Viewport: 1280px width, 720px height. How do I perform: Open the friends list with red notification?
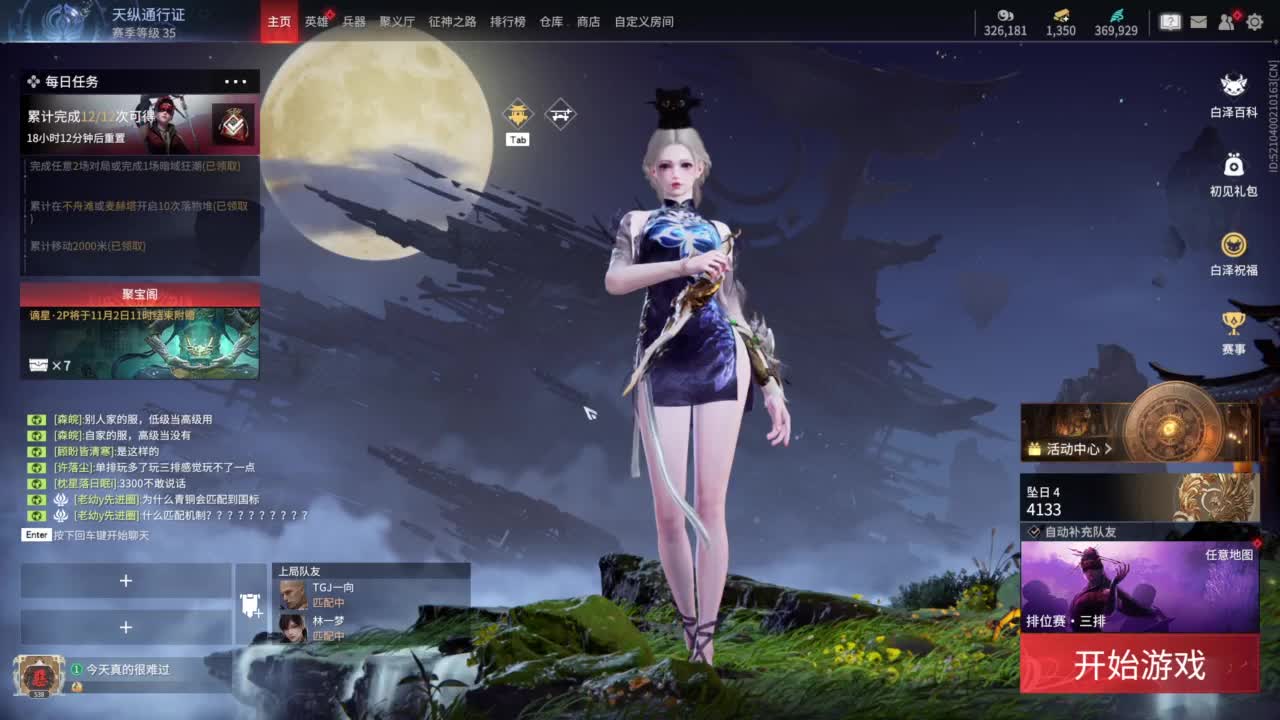(1225, 20)
